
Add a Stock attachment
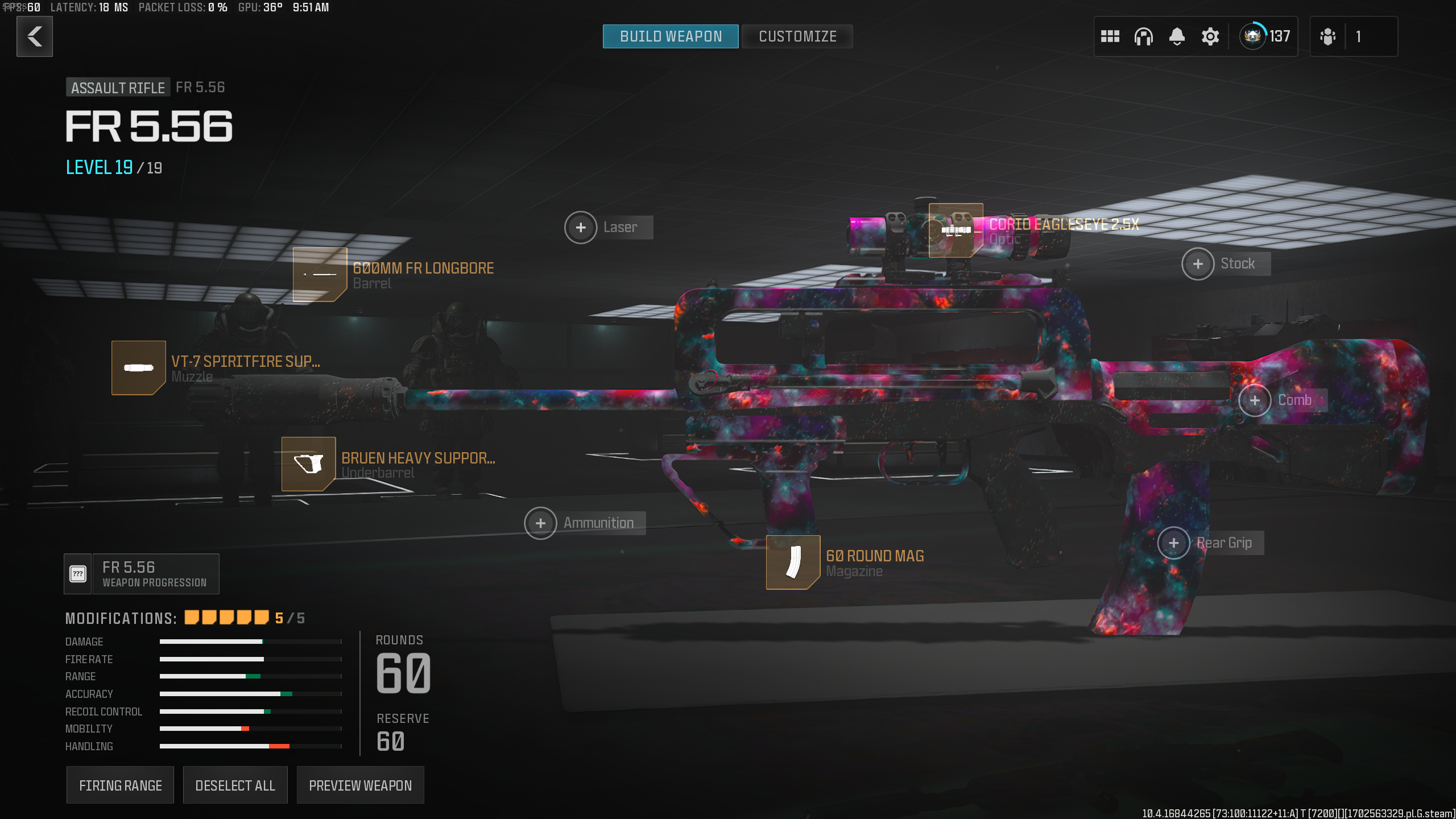coord(1198,264)
